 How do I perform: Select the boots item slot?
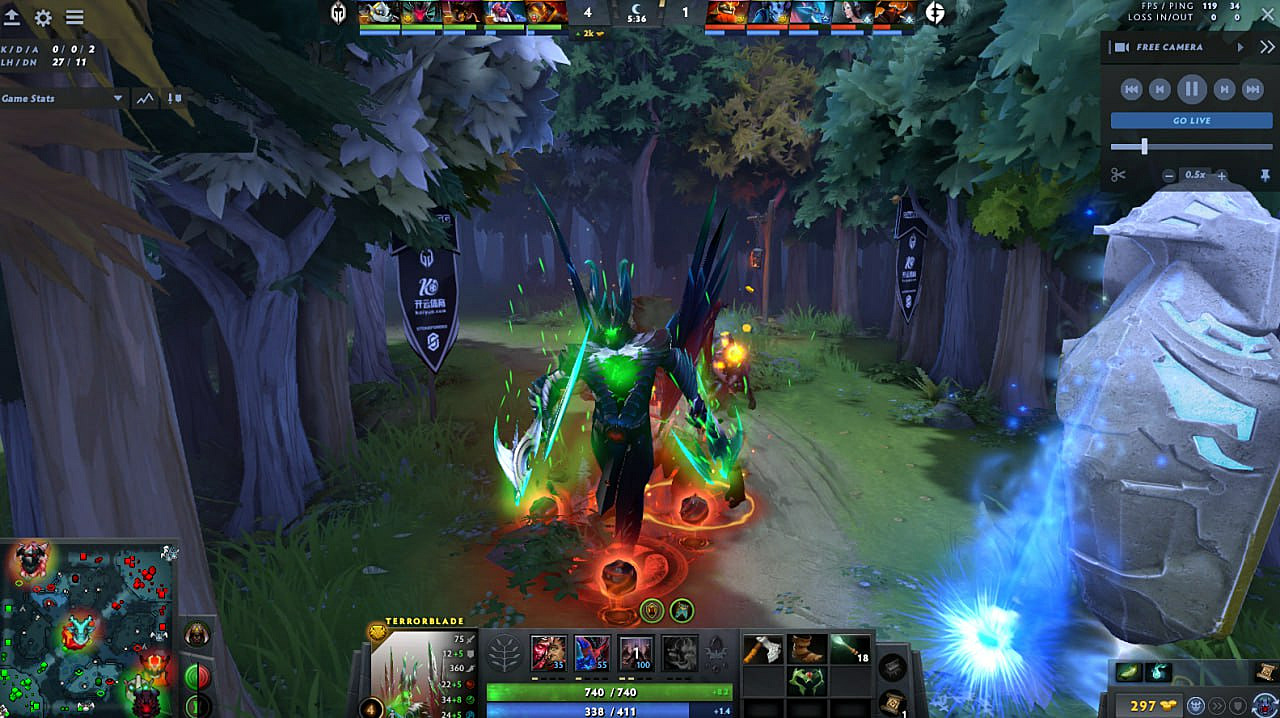coord(808,650)
